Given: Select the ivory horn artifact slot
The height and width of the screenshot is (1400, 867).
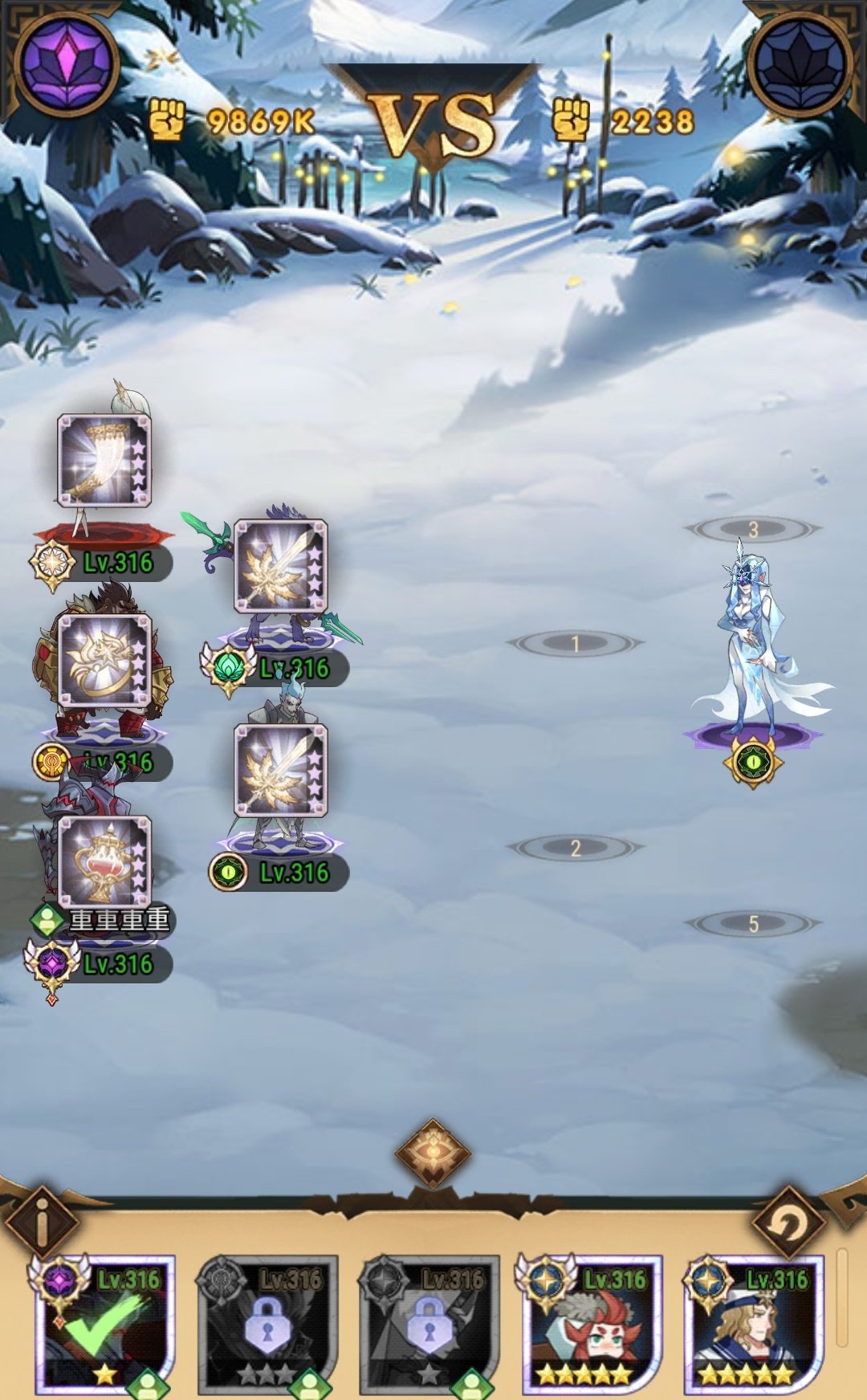Looking at the screenshot, I should click(x=104, y=461).
